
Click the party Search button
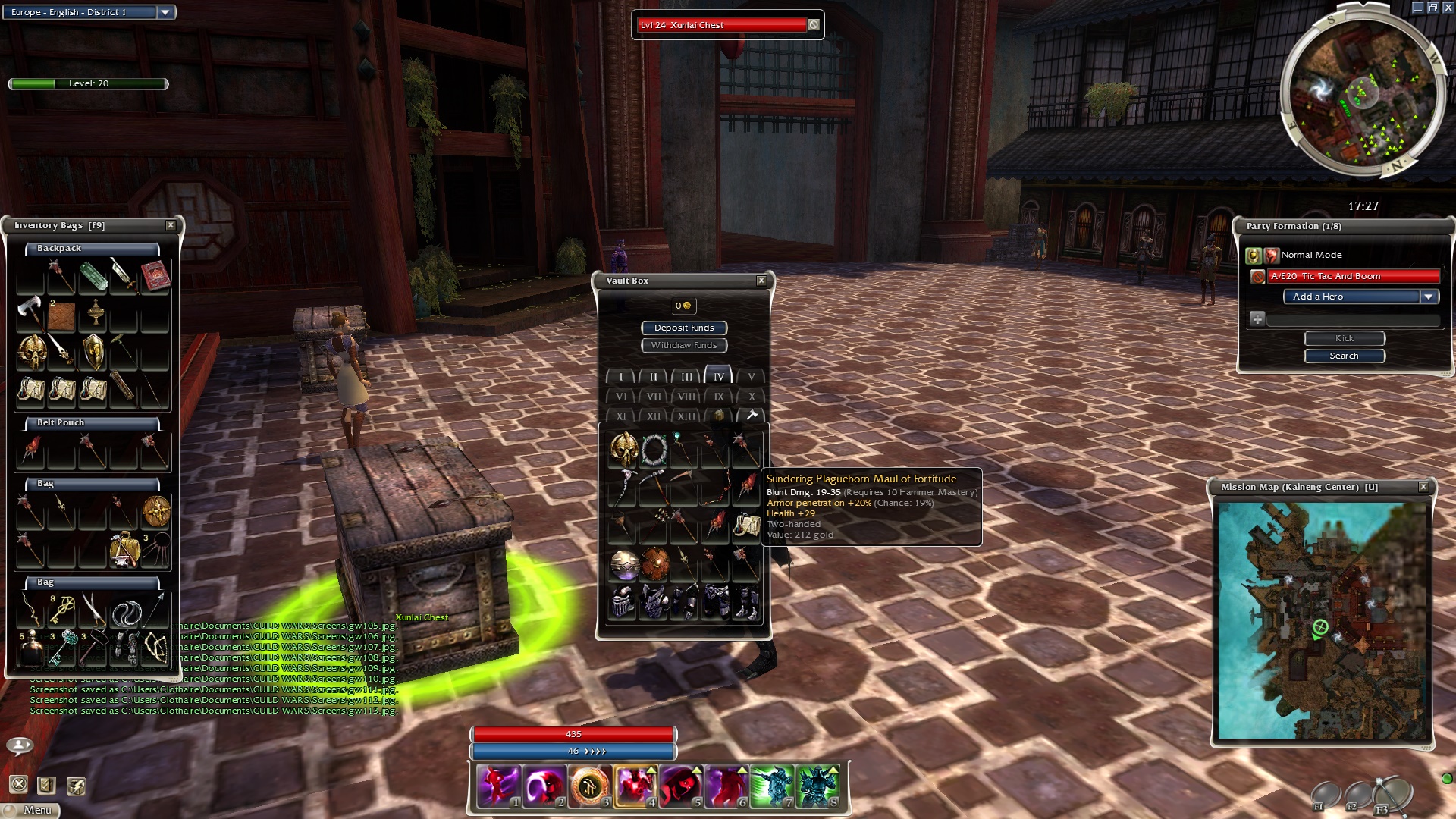tap(1344, 356)
